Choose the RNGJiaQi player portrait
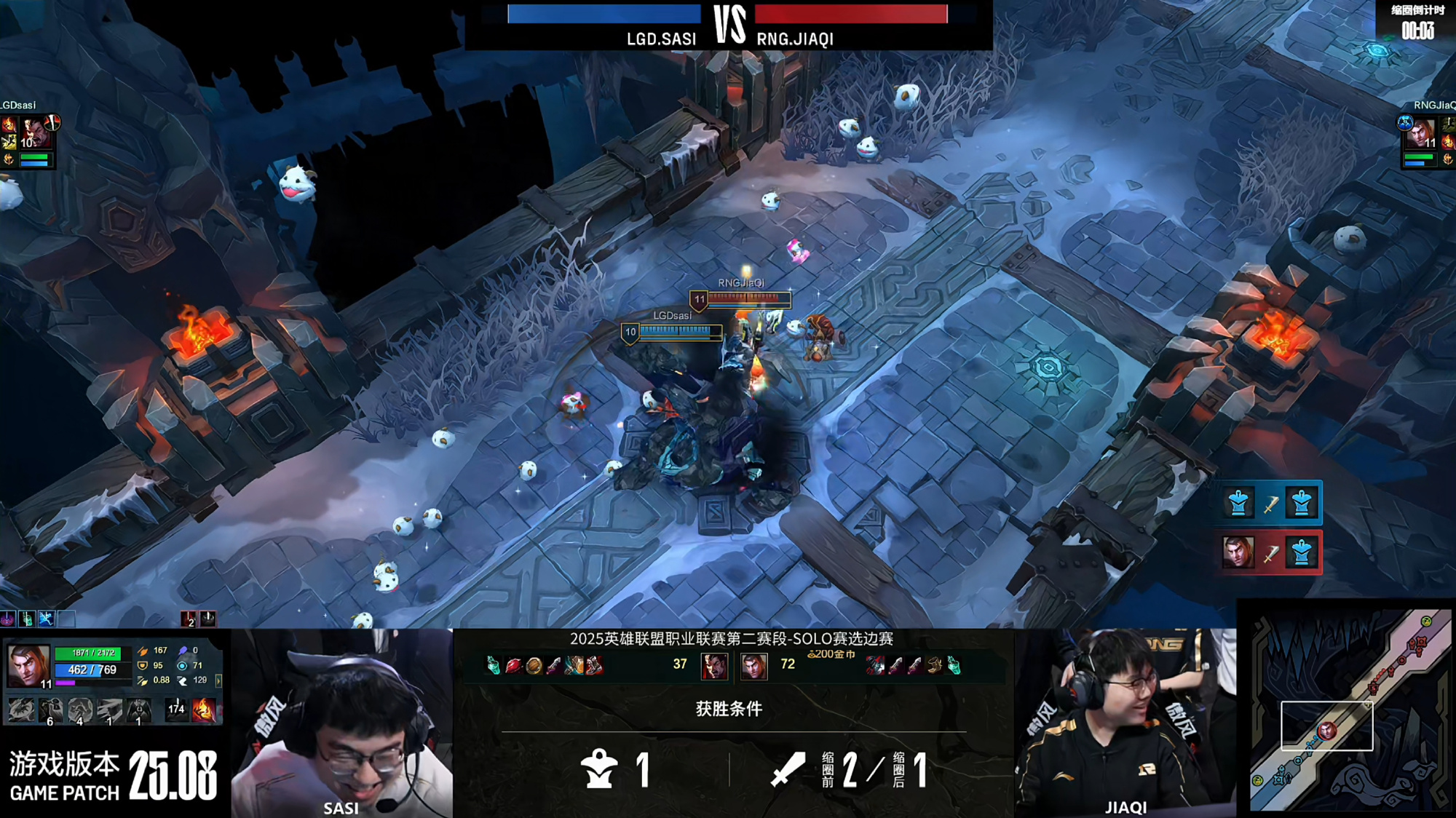The image size is (1456, 818). (x=1420, y=134)
